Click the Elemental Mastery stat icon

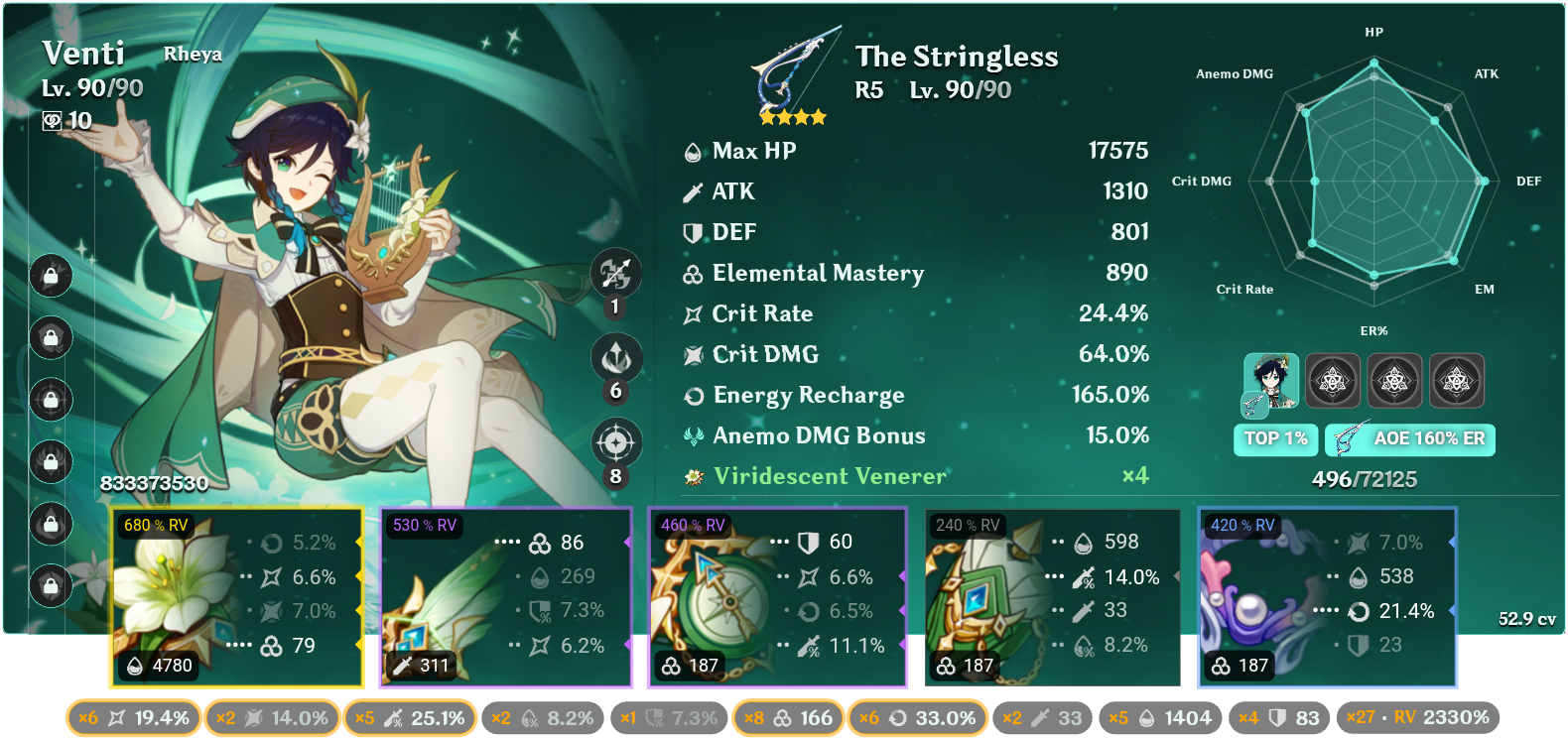(692, 273)
